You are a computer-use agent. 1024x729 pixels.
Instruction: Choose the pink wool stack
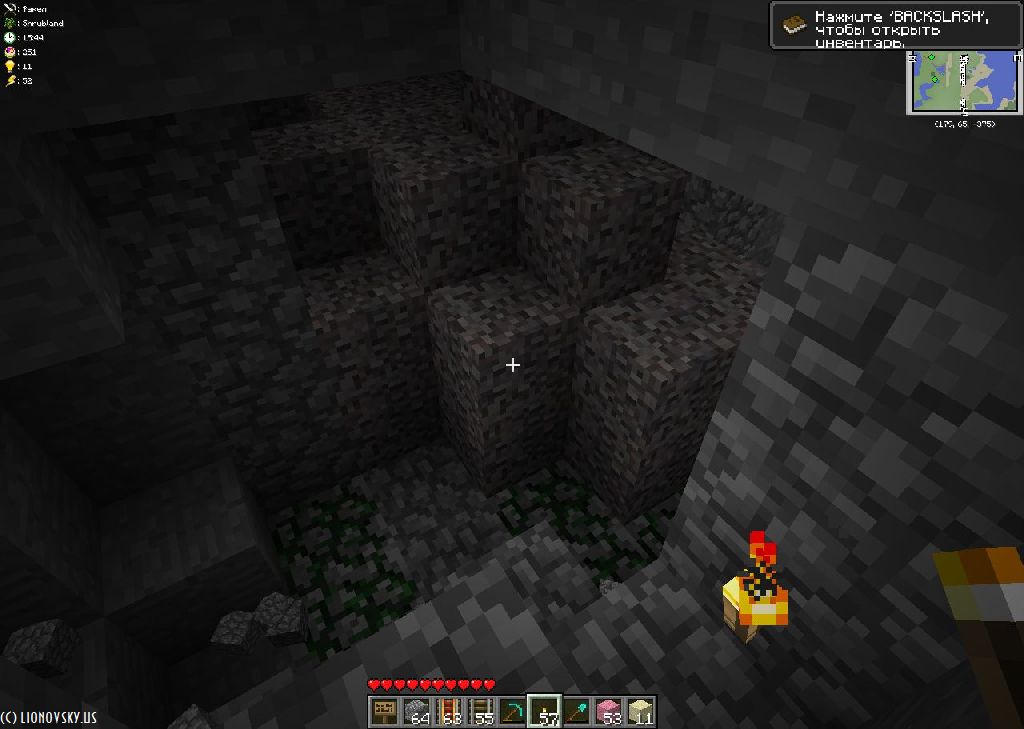[x=608, y=711]
